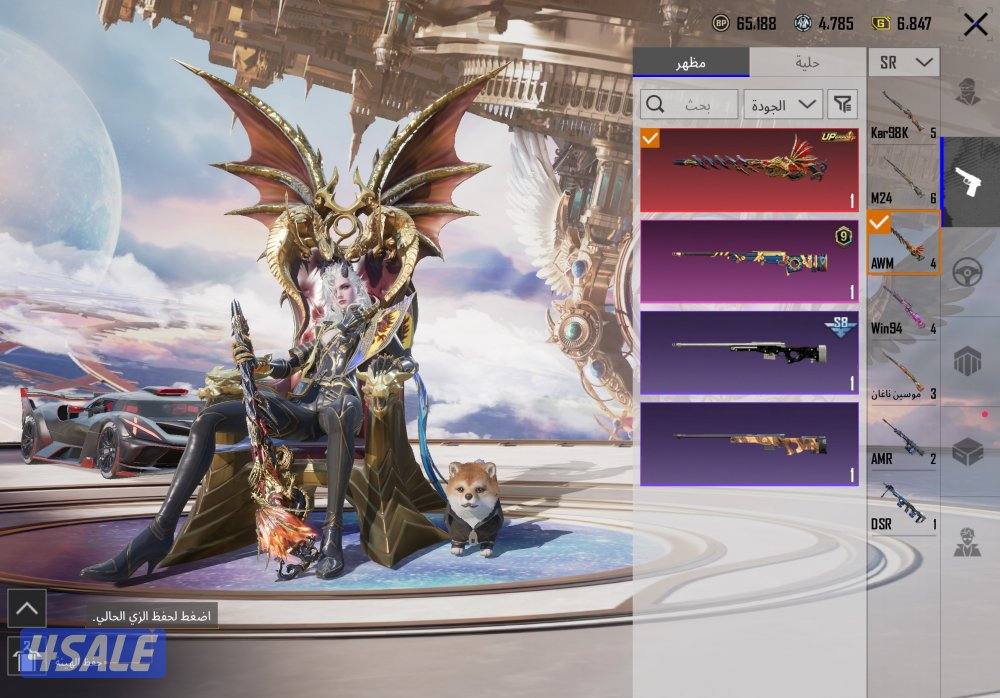Expand the up-arrow button at bottom left
Screen dimensions: 1000x698
click(26, 607)
